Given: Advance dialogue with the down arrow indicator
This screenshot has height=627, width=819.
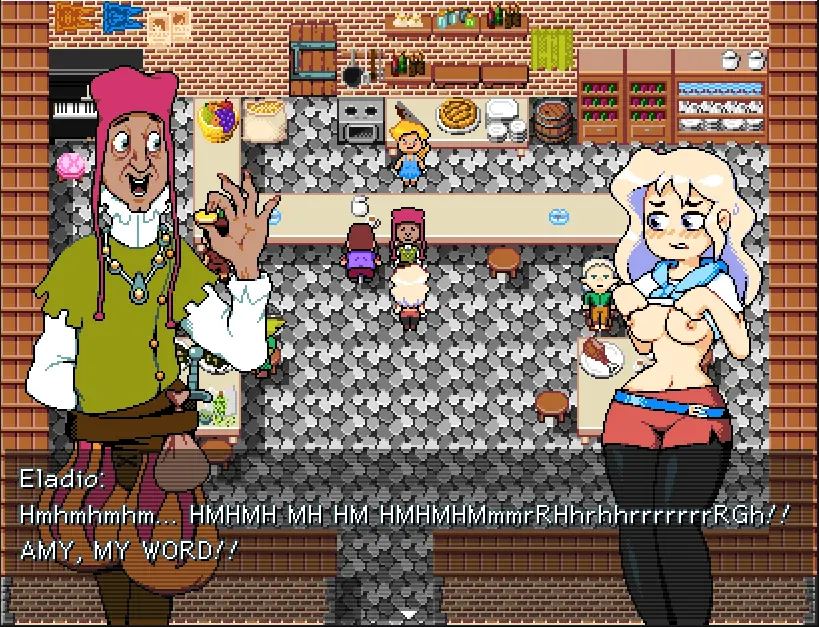Looking at the screenshot, I should 408,613.
